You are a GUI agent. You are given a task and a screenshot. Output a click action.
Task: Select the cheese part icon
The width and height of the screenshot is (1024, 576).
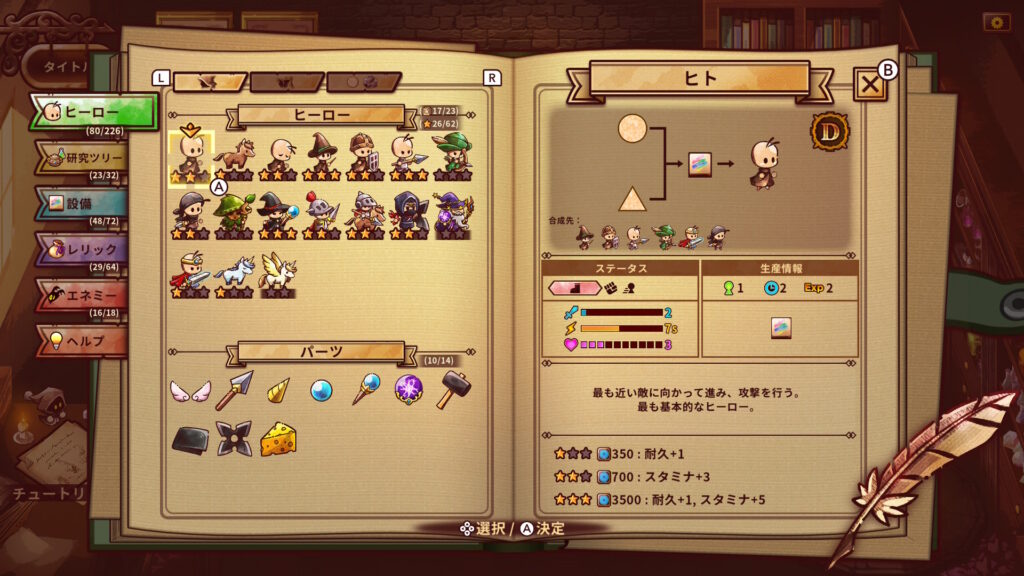click(x=278, y=439)
